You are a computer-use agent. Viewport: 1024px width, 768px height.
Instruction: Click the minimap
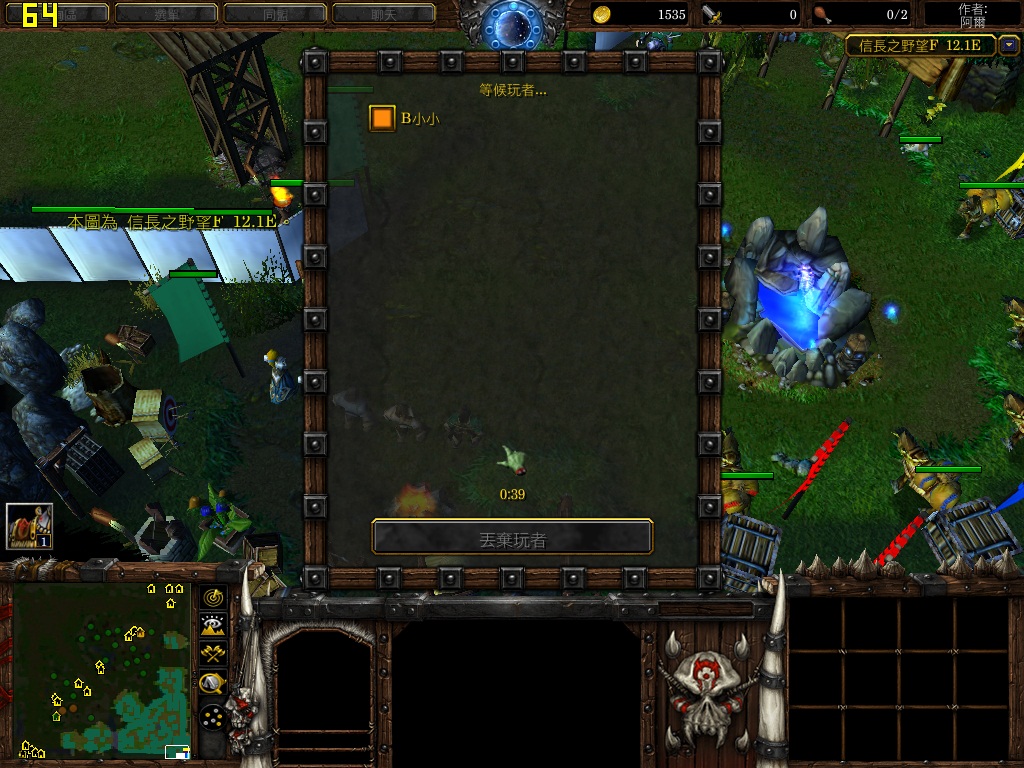tap(101, 668)
